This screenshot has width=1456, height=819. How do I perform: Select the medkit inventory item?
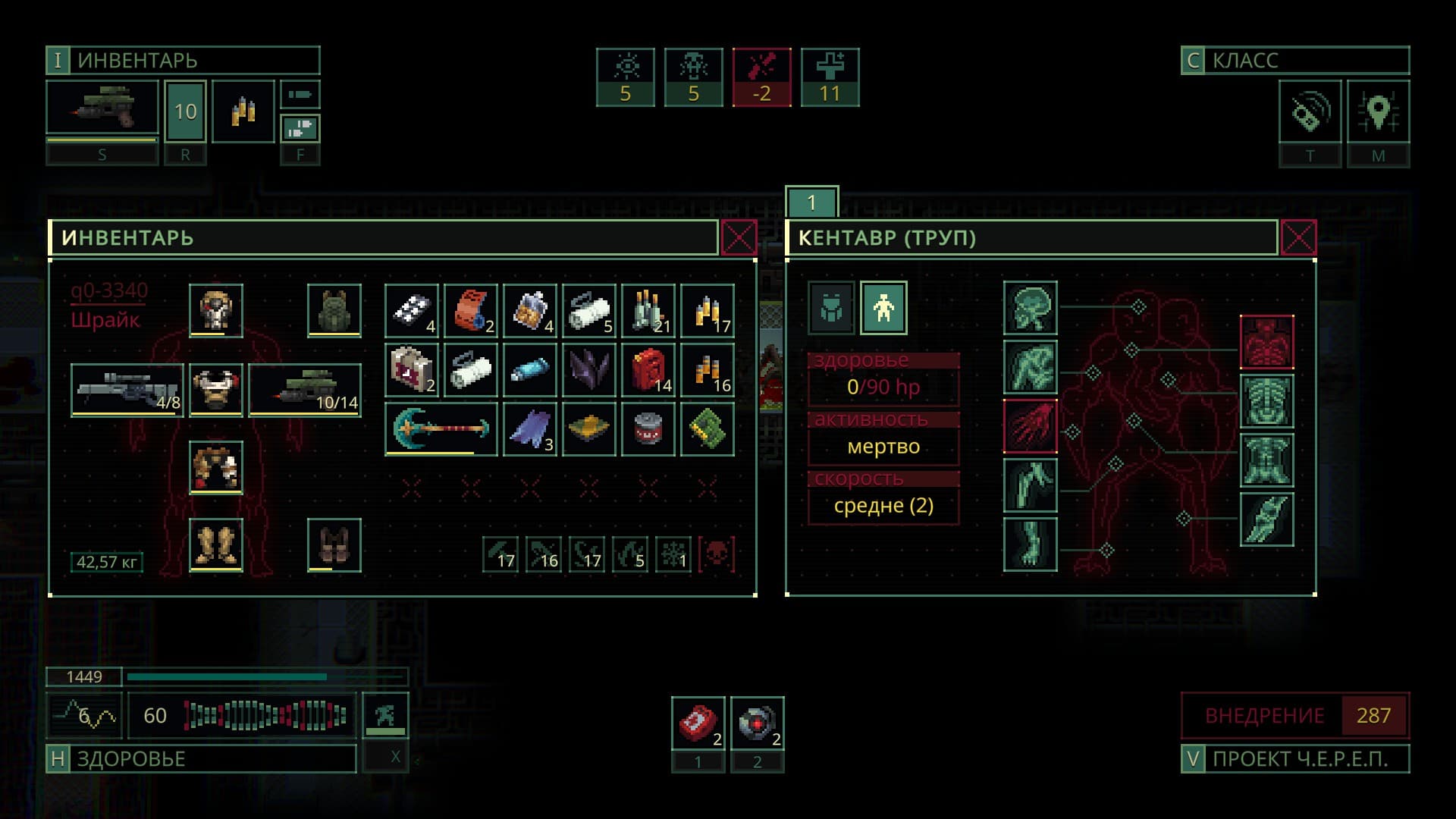coord(411,370)
